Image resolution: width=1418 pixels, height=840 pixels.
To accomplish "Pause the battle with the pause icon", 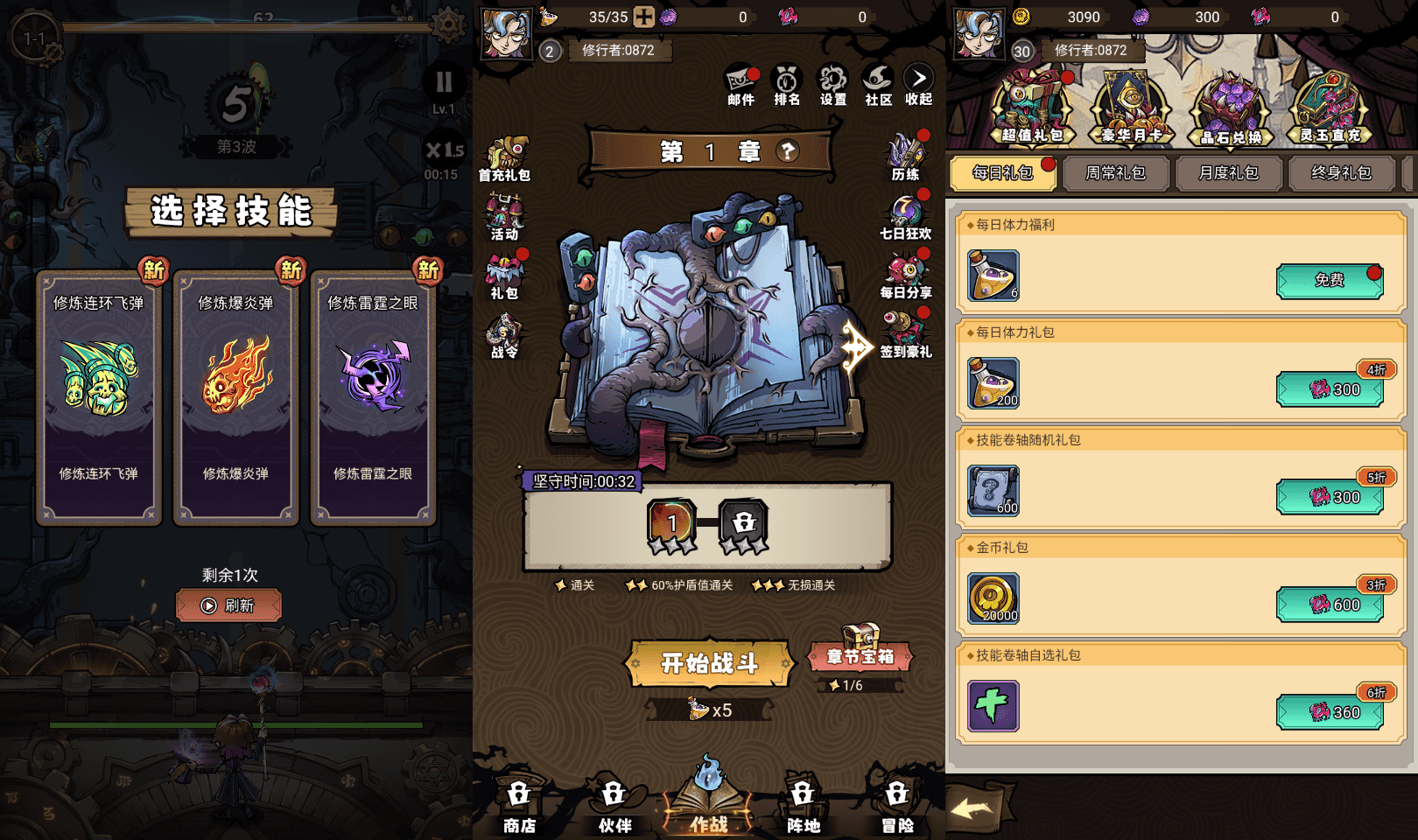I will (443, 84).
